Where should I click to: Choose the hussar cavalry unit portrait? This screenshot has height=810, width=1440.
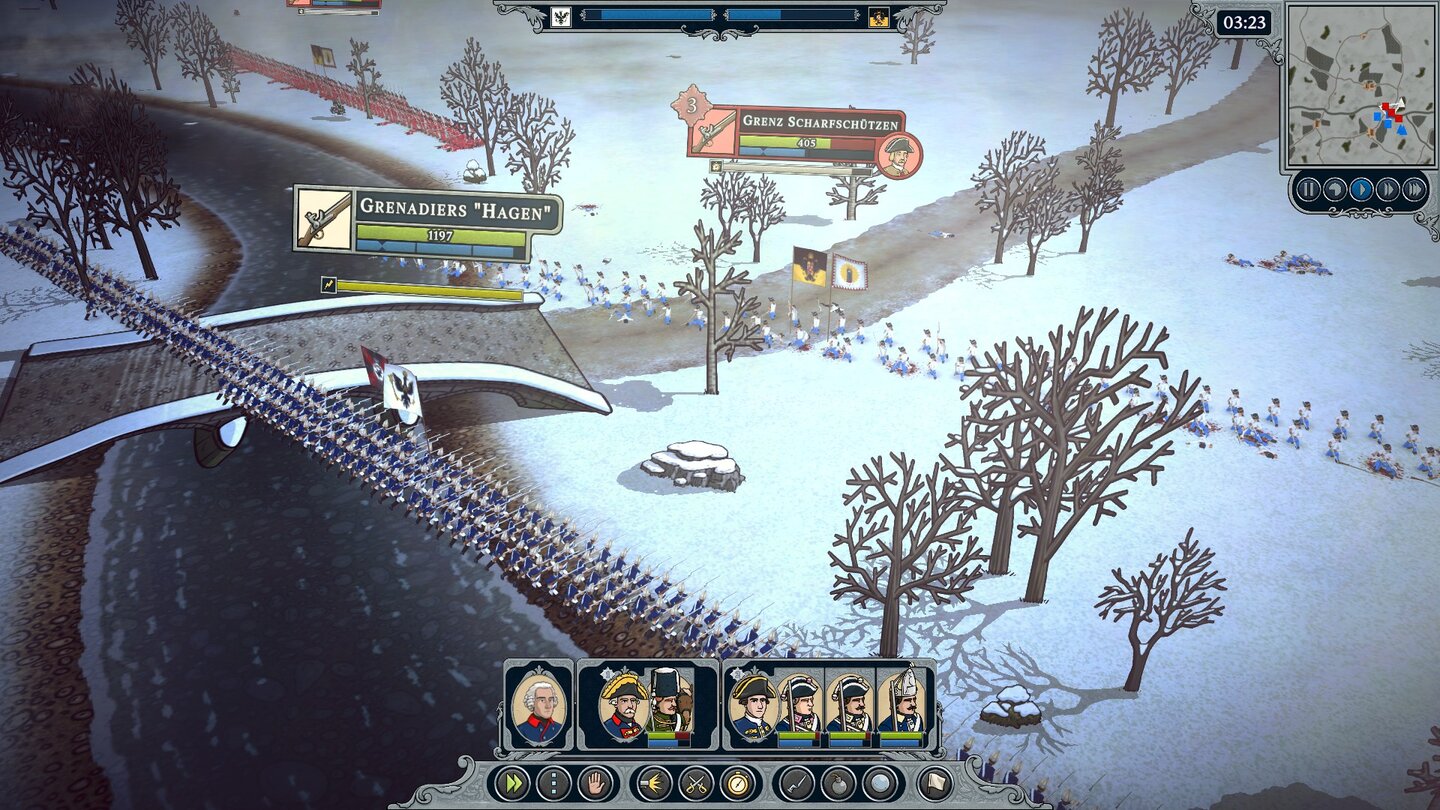pyautogui.click(x=667, y=705)
